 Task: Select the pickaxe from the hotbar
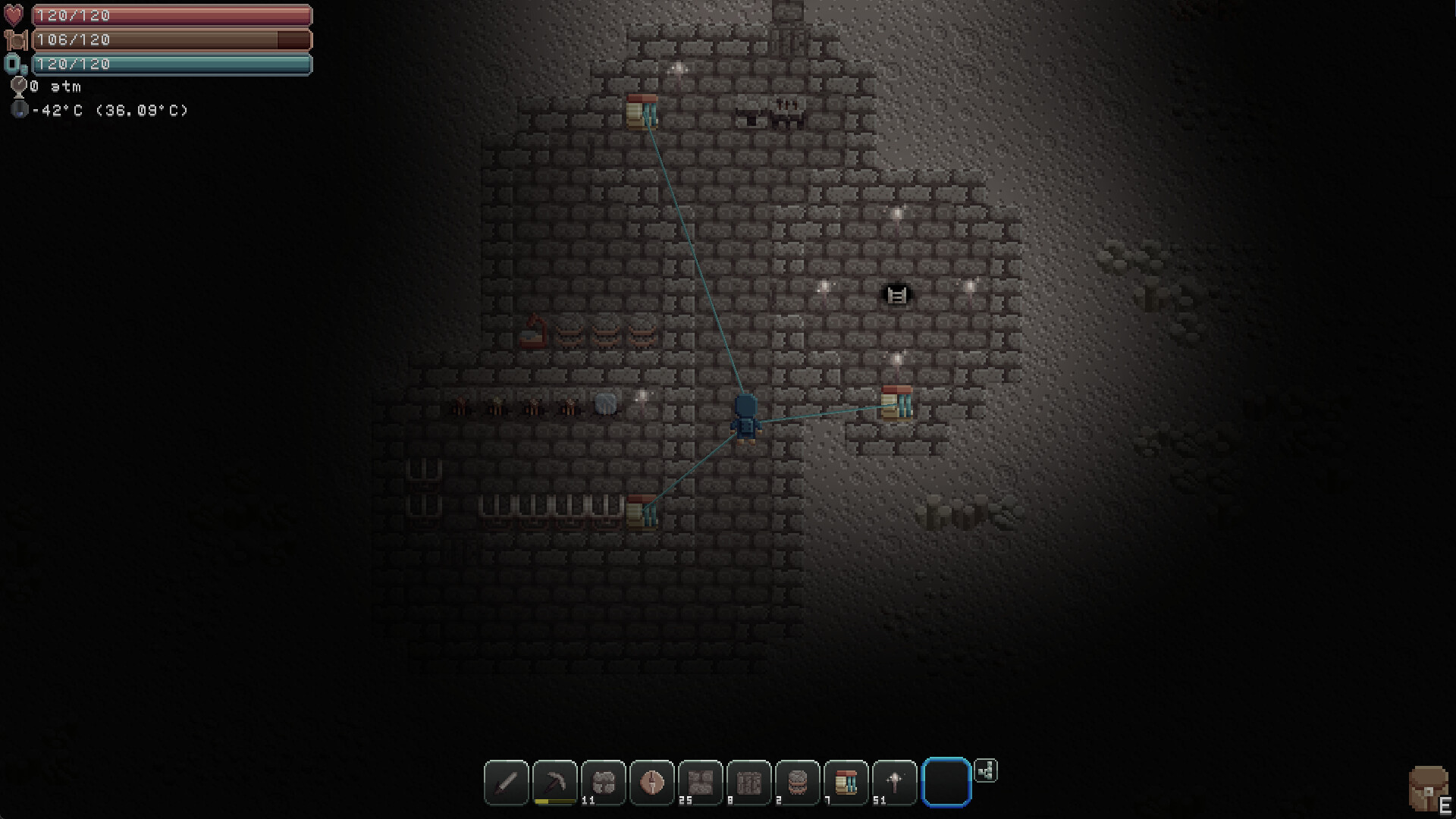554,783
